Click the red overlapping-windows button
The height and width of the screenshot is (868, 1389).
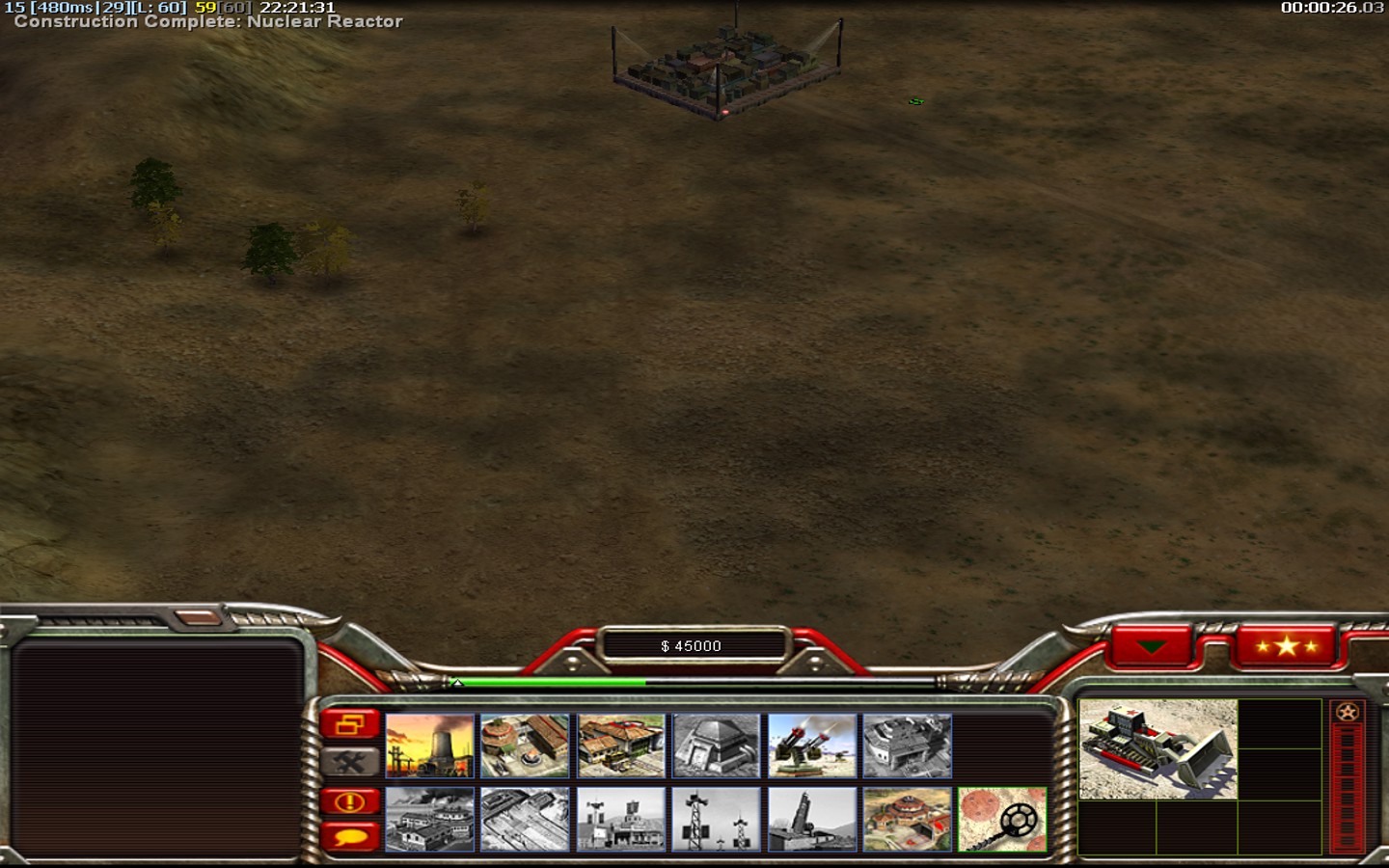(349, 723)
